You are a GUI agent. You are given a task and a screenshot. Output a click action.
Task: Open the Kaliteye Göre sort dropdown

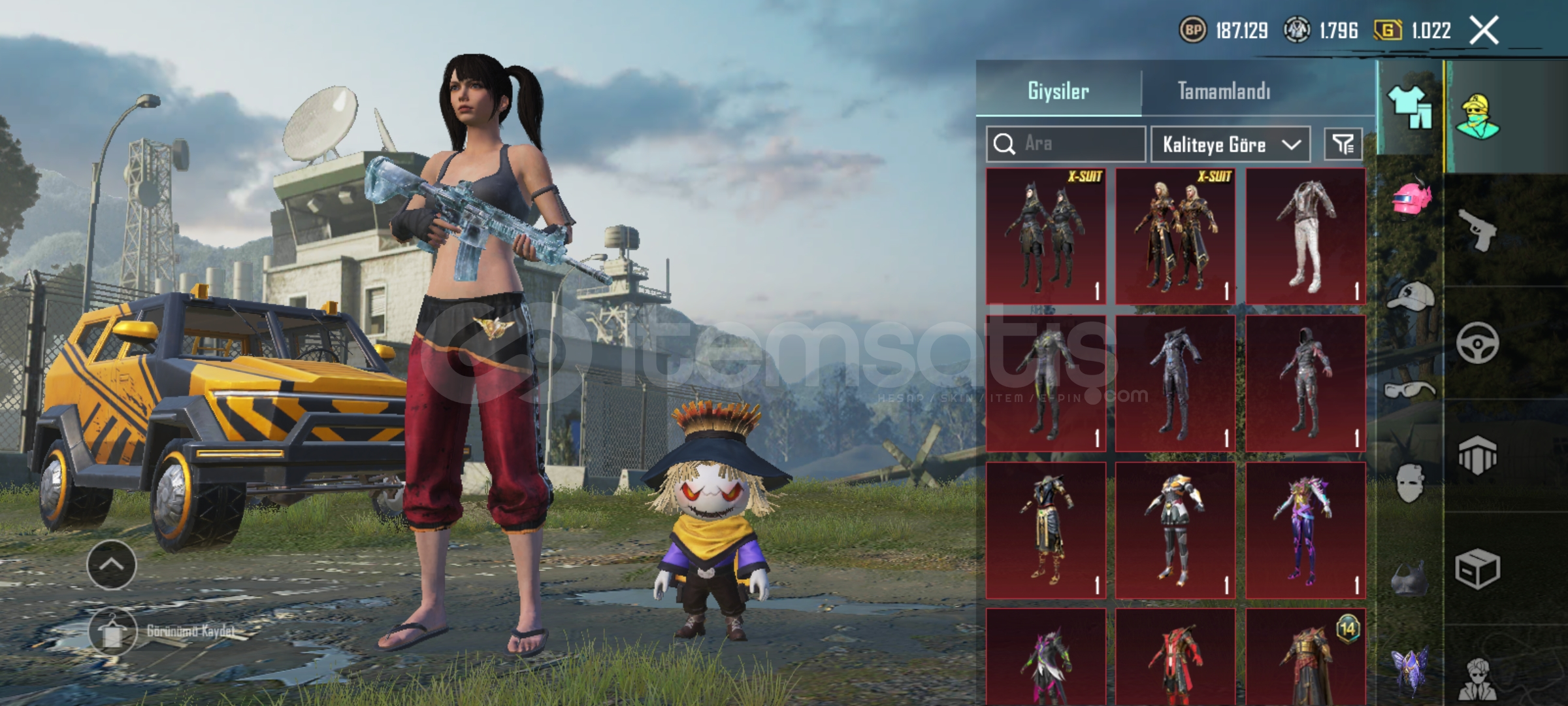(1230, 144)
